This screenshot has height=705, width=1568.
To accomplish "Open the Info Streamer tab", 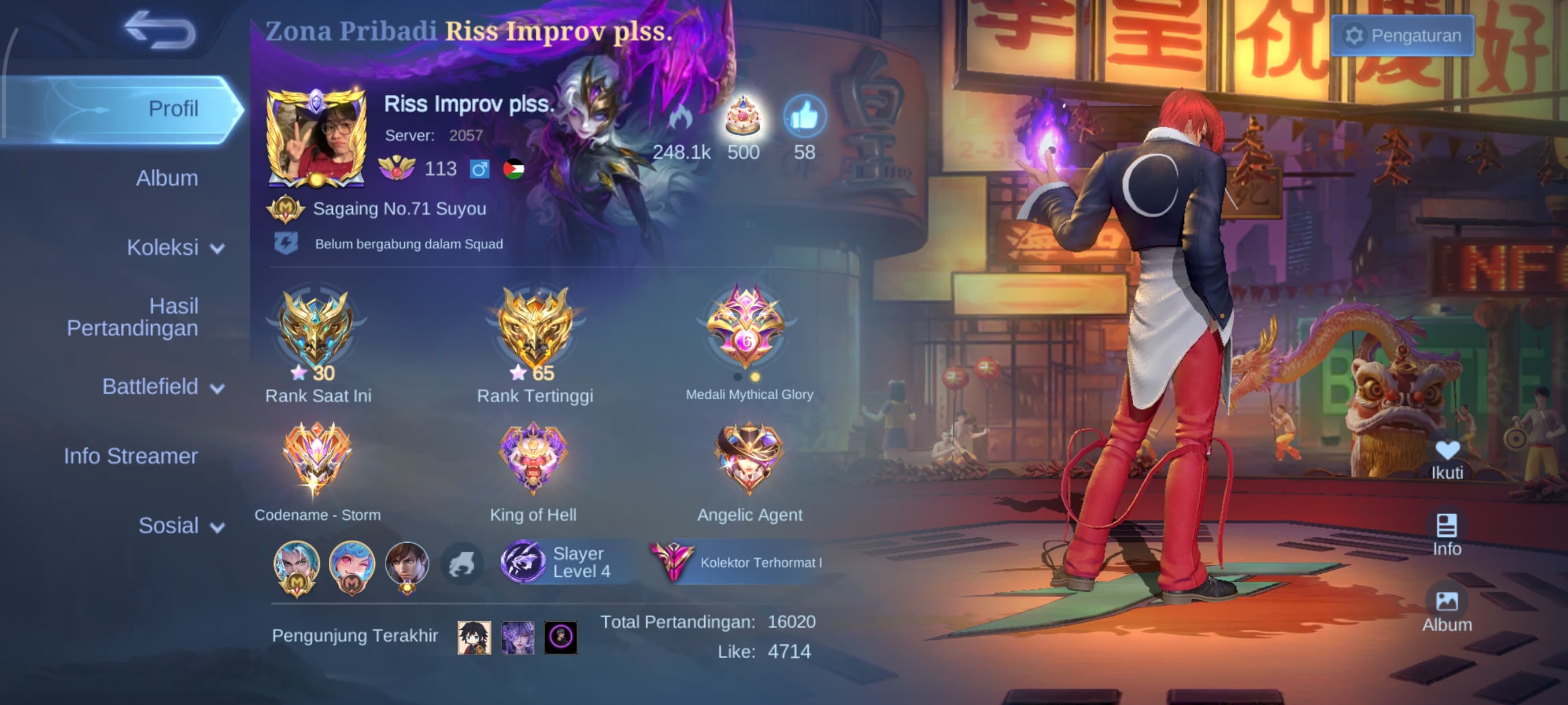I will [x=130, y=456].
